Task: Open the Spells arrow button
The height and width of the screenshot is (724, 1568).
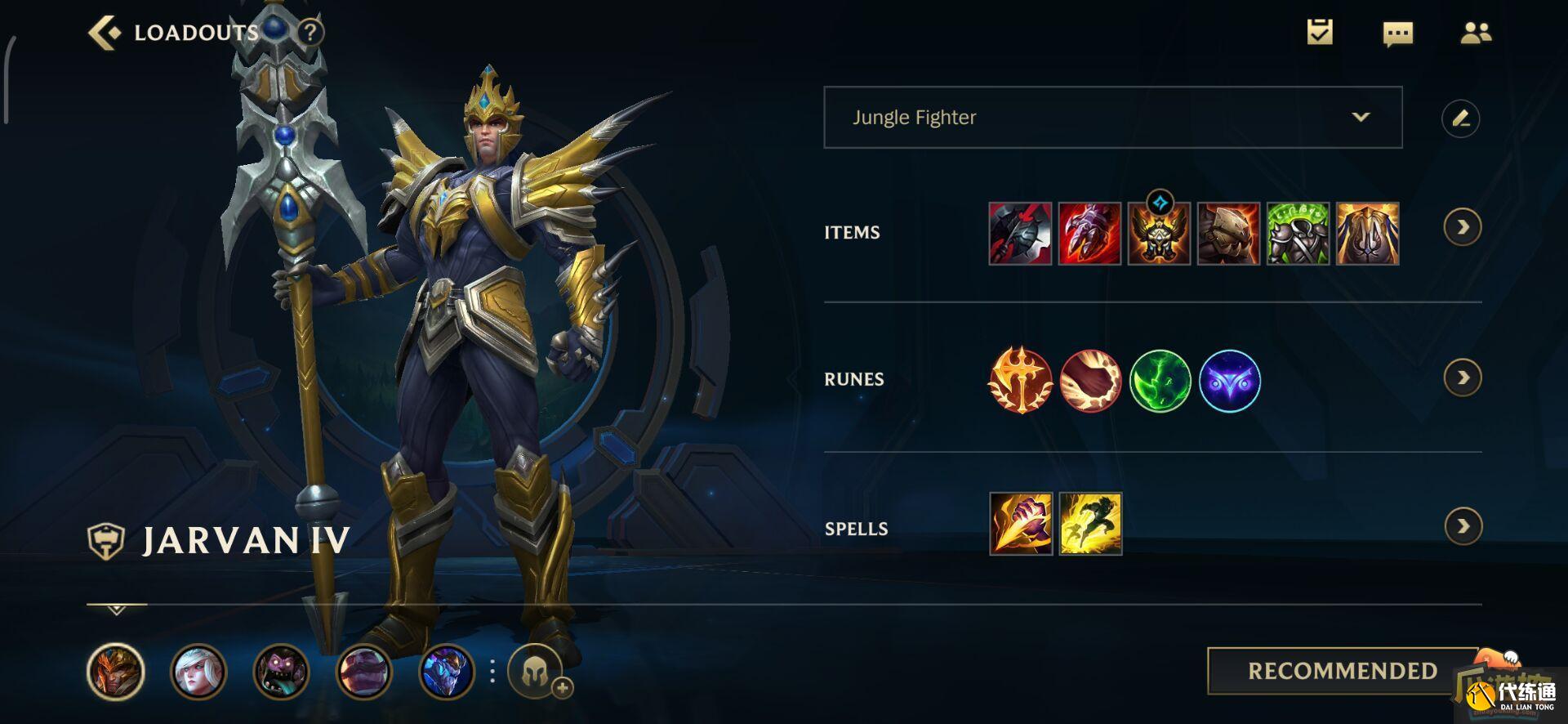Action: coord(1462,526)
